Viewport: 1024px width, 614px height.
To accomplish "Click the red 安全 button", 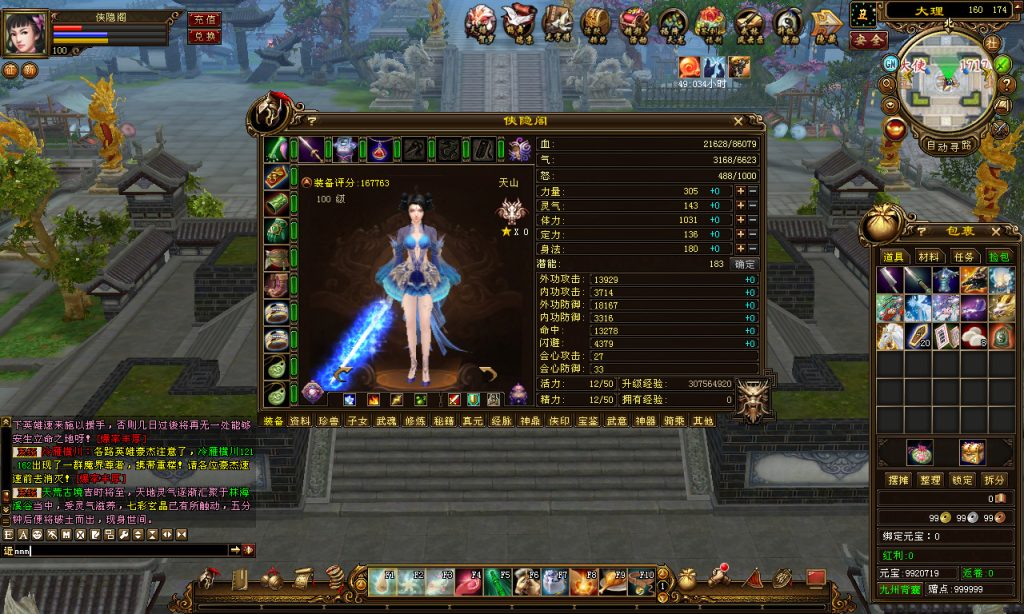I will [868, 40].
